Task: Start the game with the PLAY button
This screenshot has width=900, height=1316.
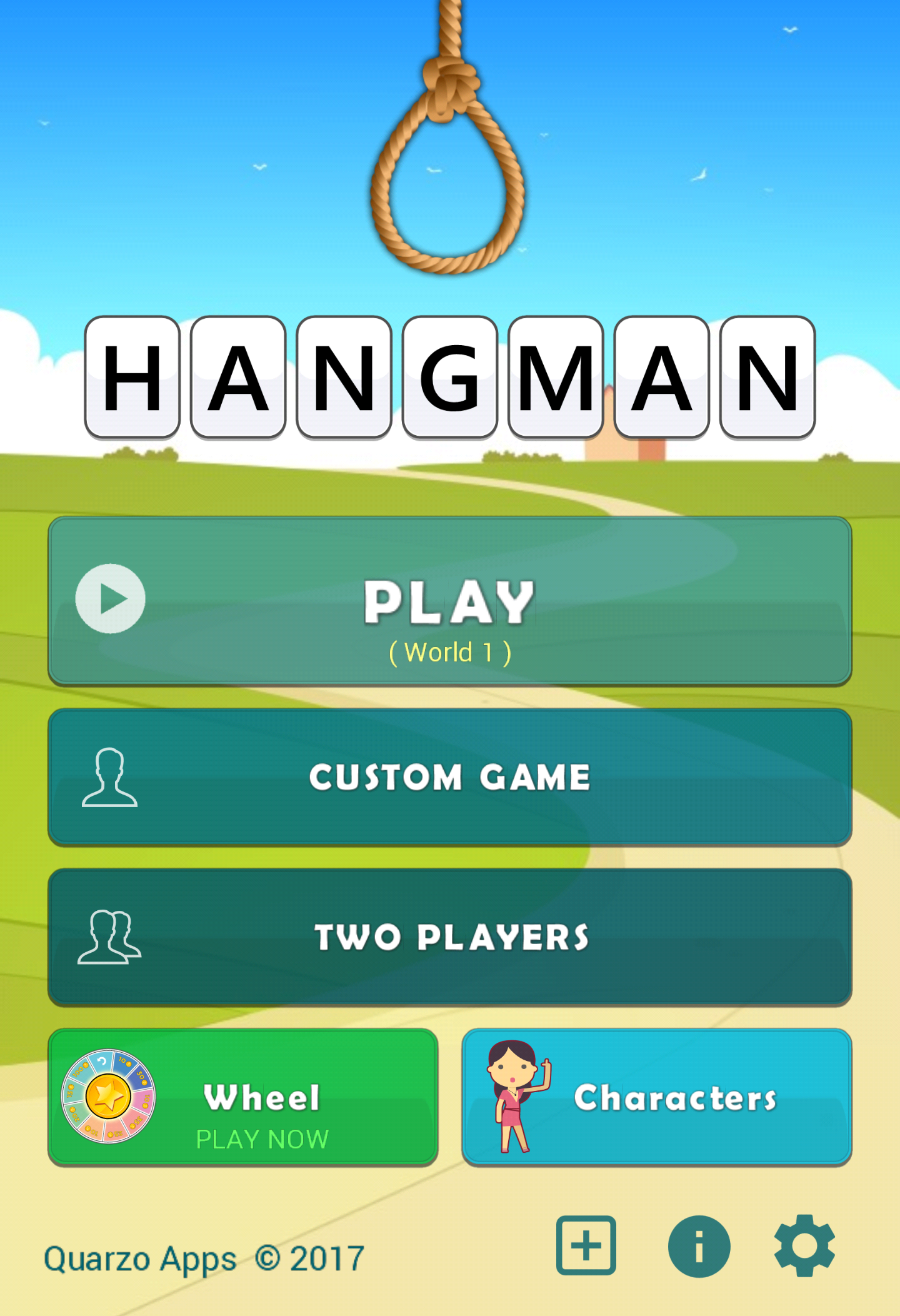Action: (x=449, y=600)
